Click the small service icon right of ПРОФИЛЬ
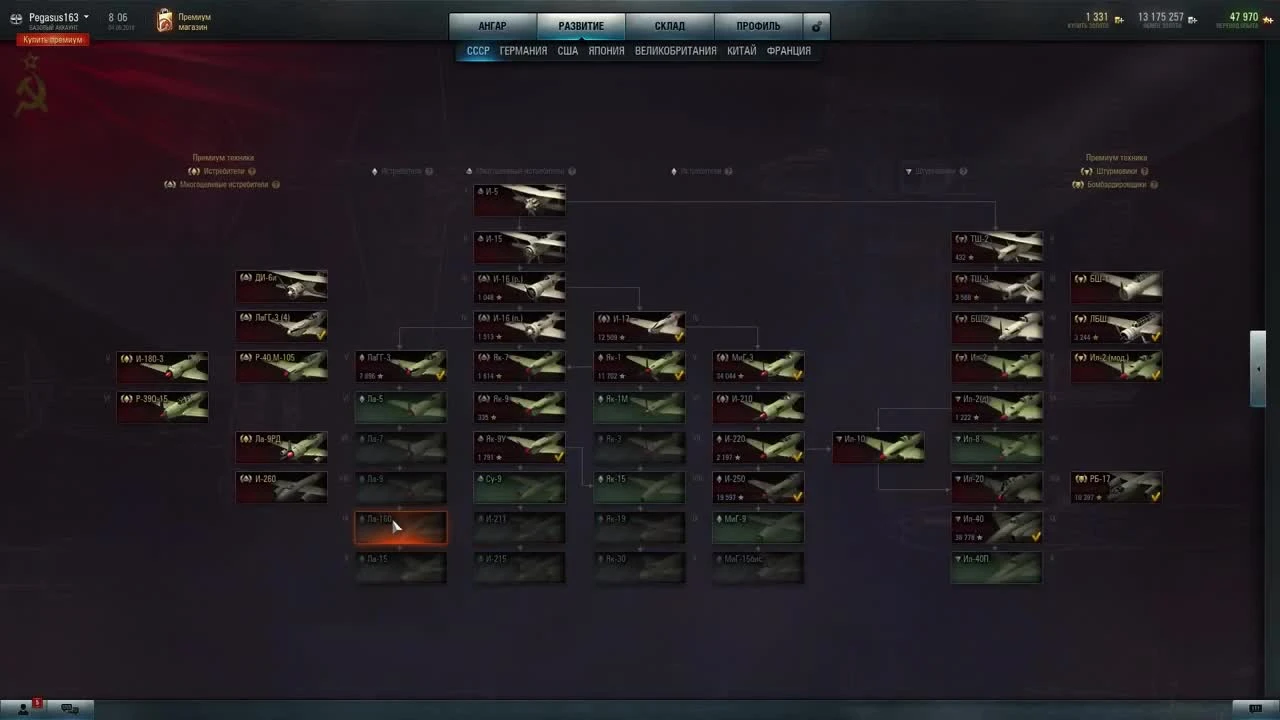Viewport: 1280px width, 720px height. tap(816, 26)
